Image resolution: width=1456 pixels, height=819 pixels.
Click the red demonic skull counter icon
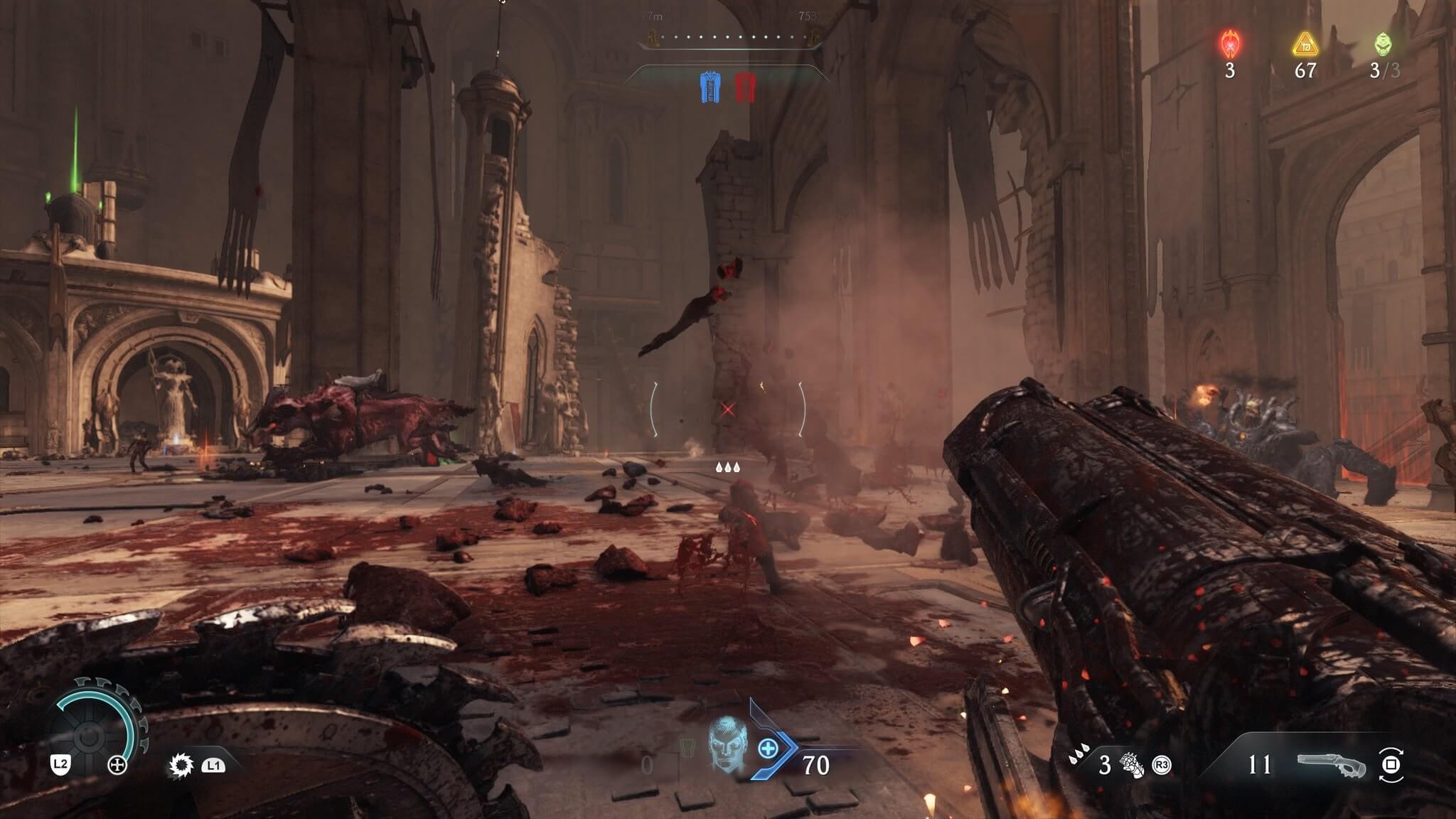pyautogui.click(x=1230, y=44)
